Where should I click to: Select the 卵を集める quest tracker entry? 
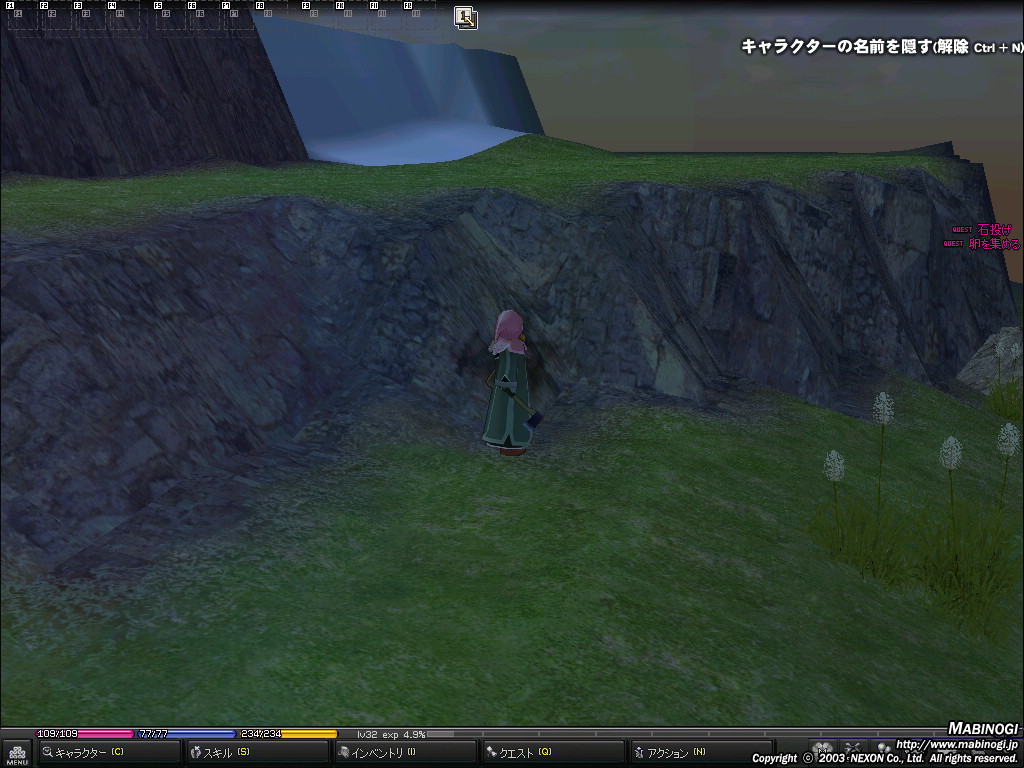click(994, 243)
